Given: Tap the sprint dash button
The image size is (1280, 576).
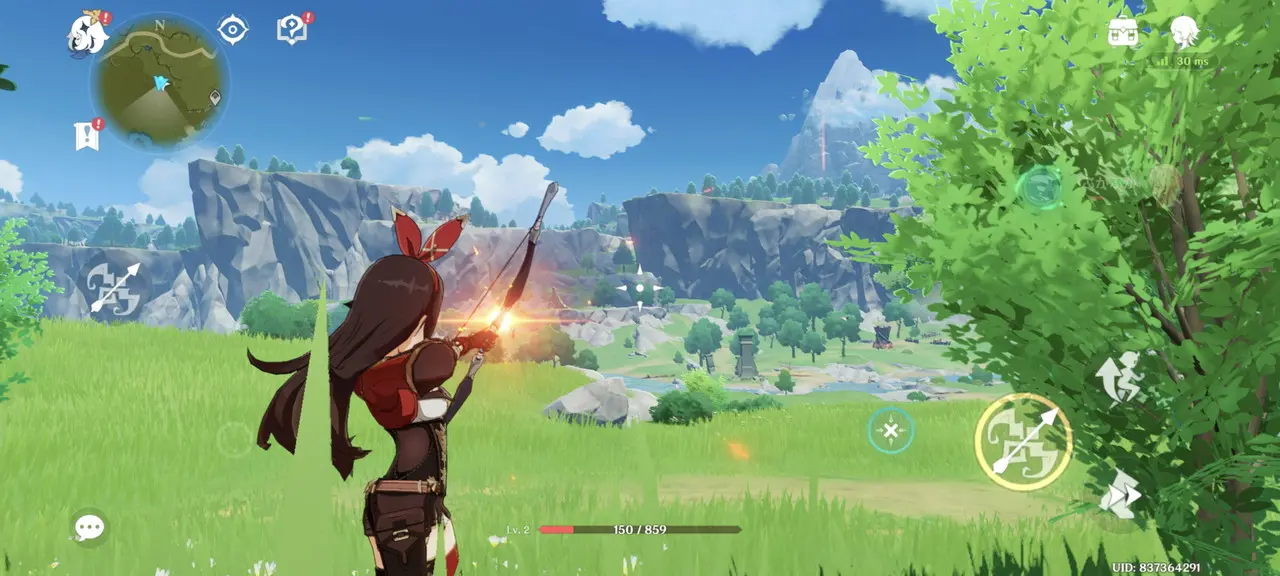Looking at the screenshot, I should click(1119, 494).
